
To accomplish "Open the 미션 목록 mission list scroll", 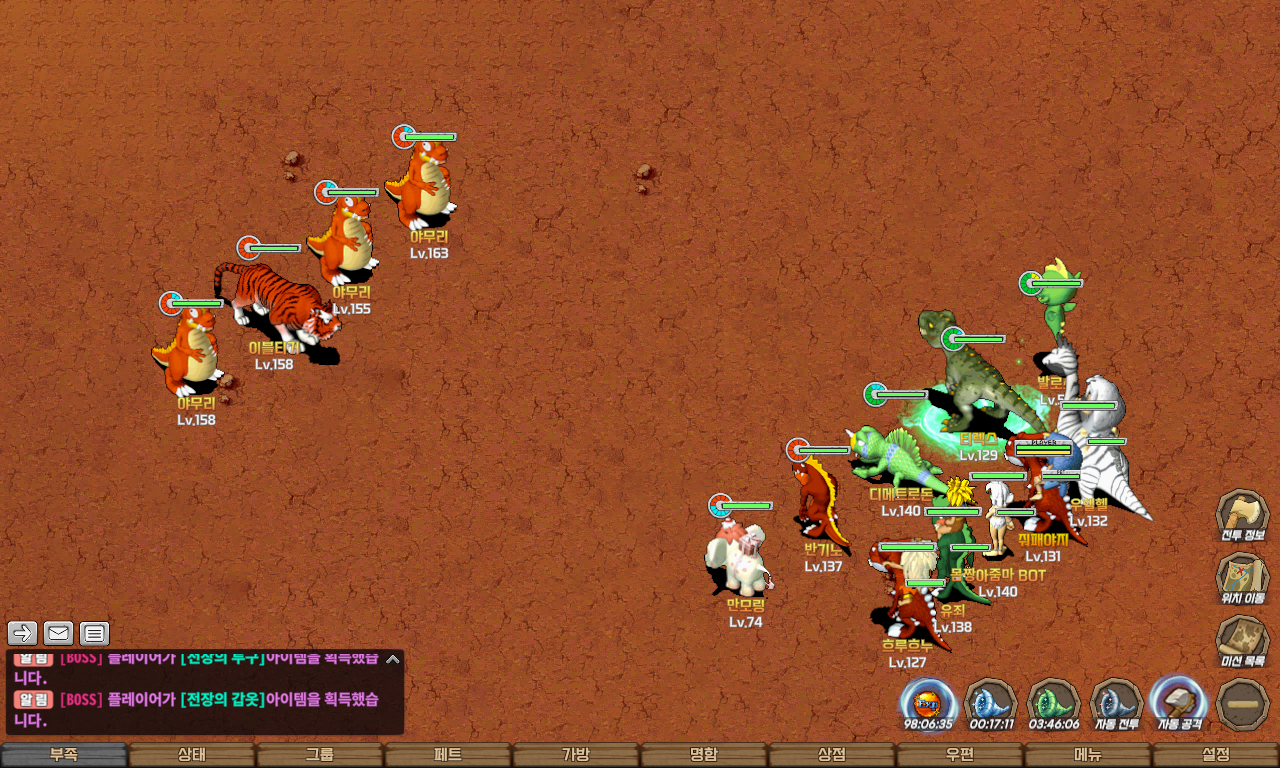I will [x=1242, y=641].
